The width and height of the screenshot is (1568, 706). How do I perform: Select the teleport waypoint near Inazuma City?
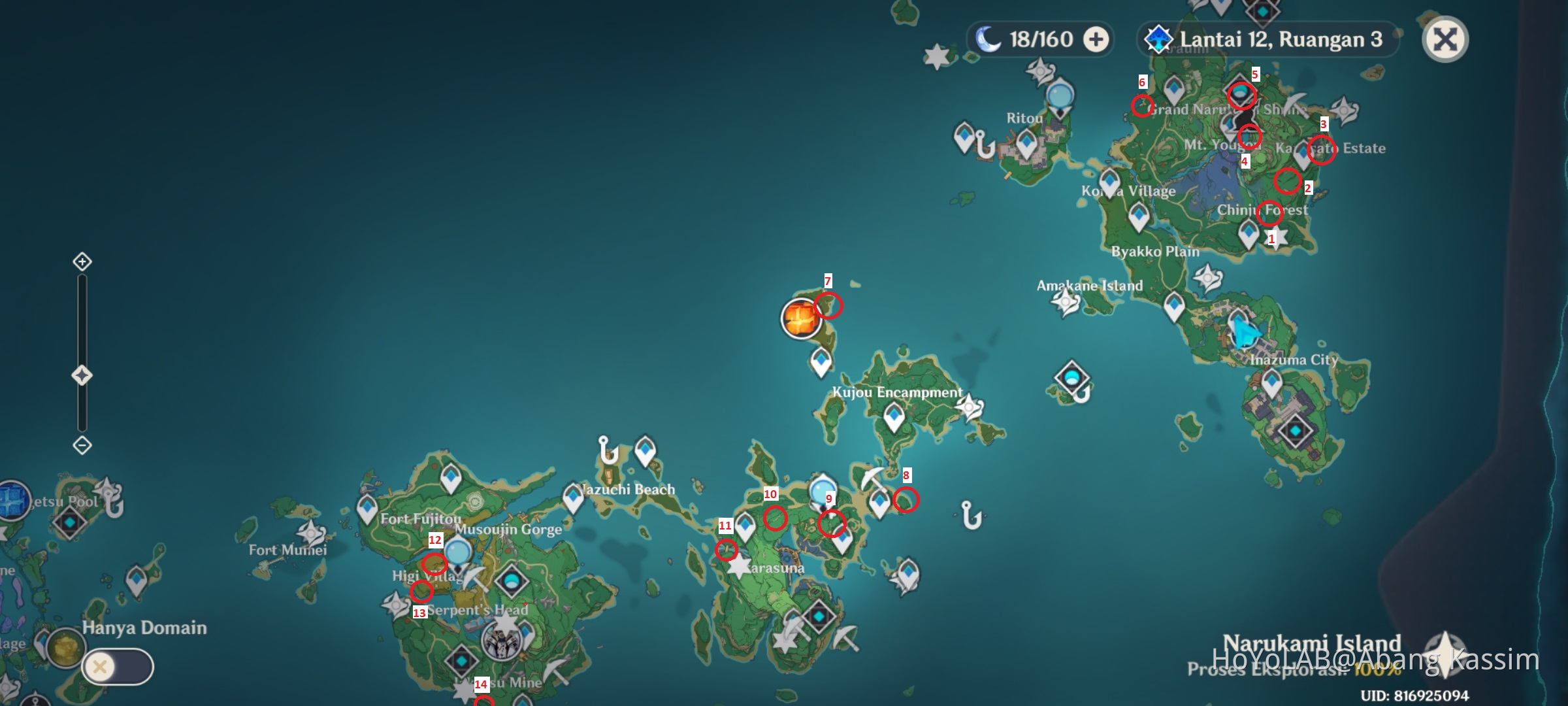tap(1271, 380)
